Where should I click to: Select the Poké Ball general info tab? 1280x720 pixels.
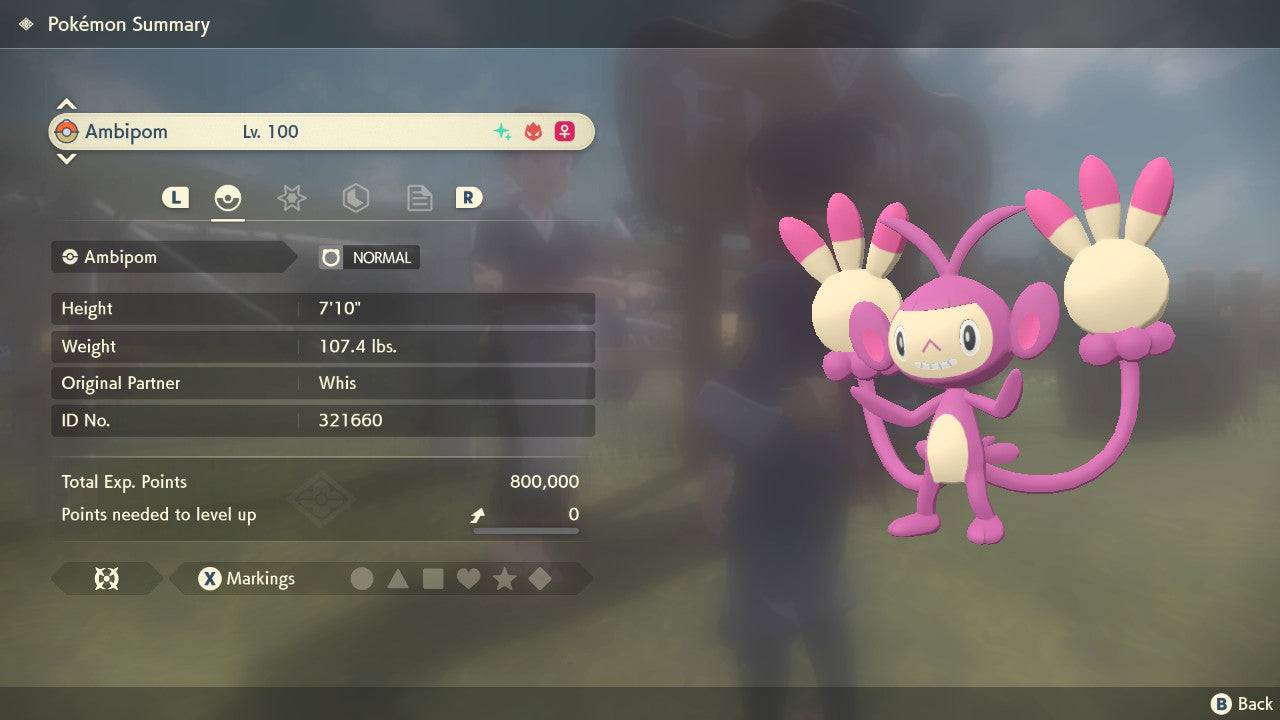click(228, 198)
